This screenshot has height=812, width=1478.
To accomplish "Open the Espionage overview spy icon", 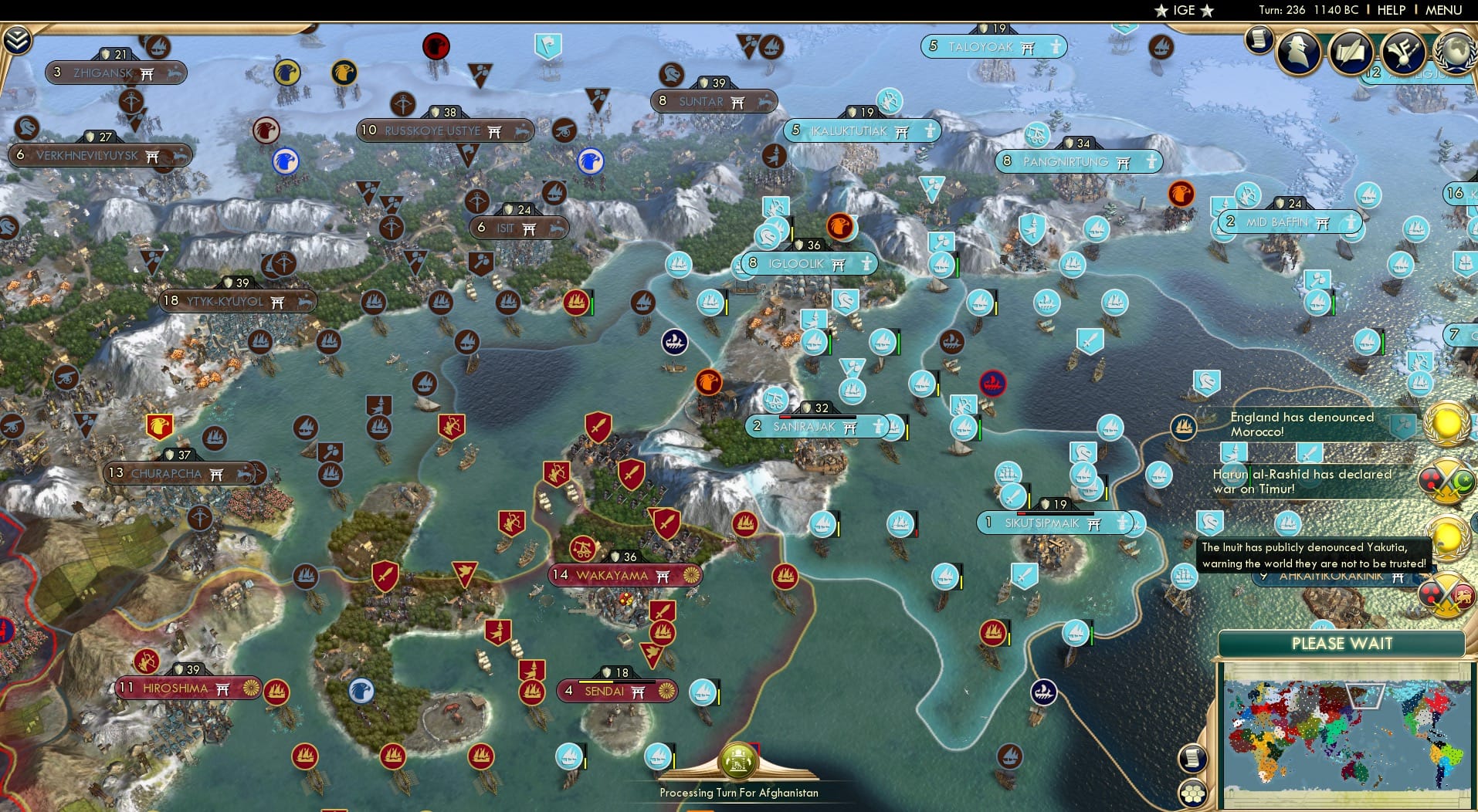I will pyautogui.click(x=1298, y=52).
